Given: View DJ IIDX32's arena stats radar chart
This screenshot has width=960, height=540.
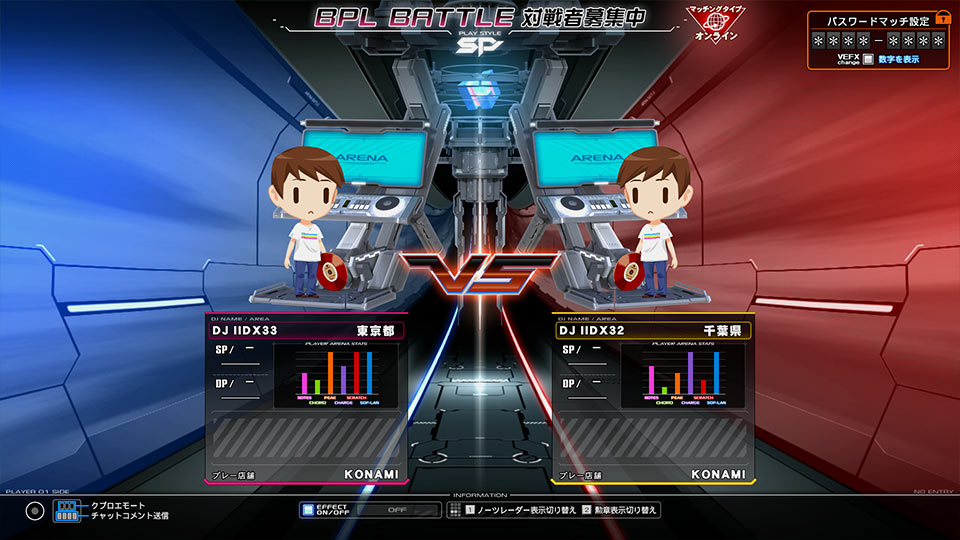Looking at the screenshot, I should (x=684, y=375).
